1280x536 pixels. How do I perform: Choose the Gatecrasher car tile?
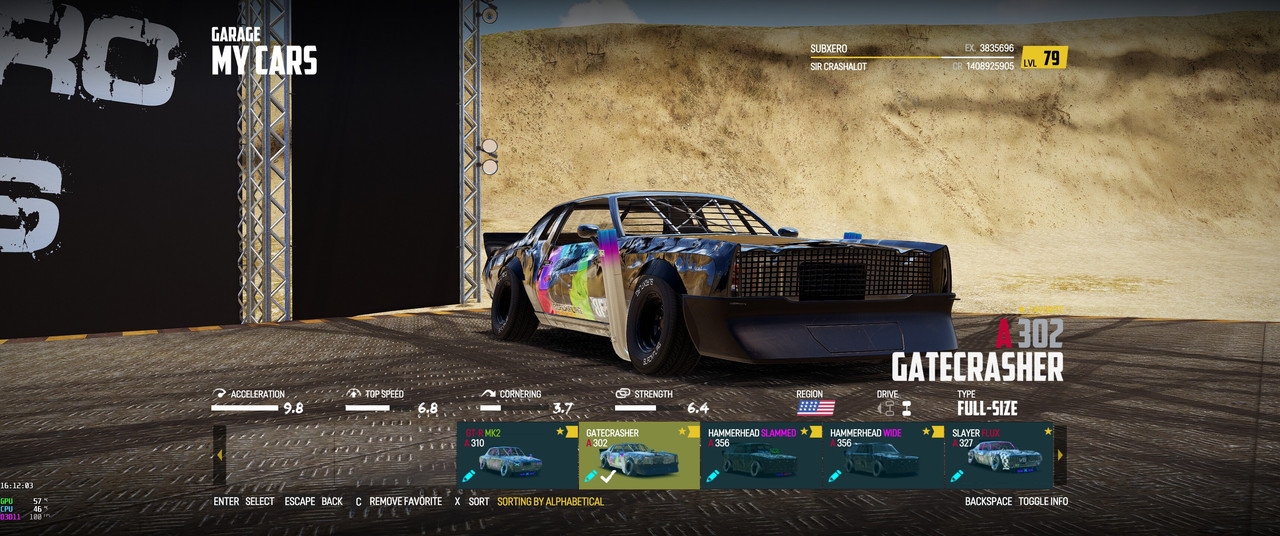pos(639,456)
